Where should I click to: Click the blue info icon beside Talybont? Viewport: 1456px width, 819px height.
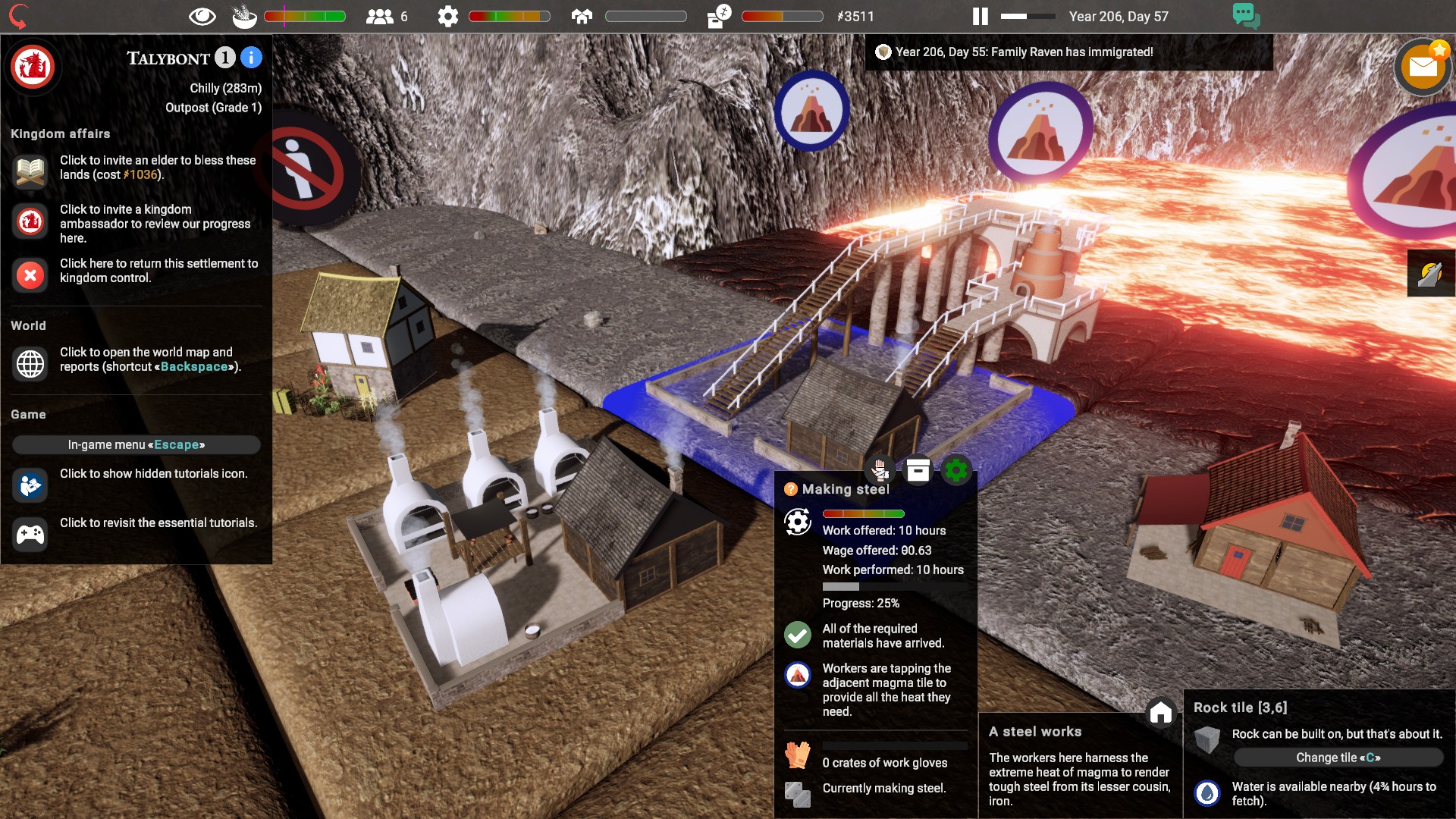(251, 58)
